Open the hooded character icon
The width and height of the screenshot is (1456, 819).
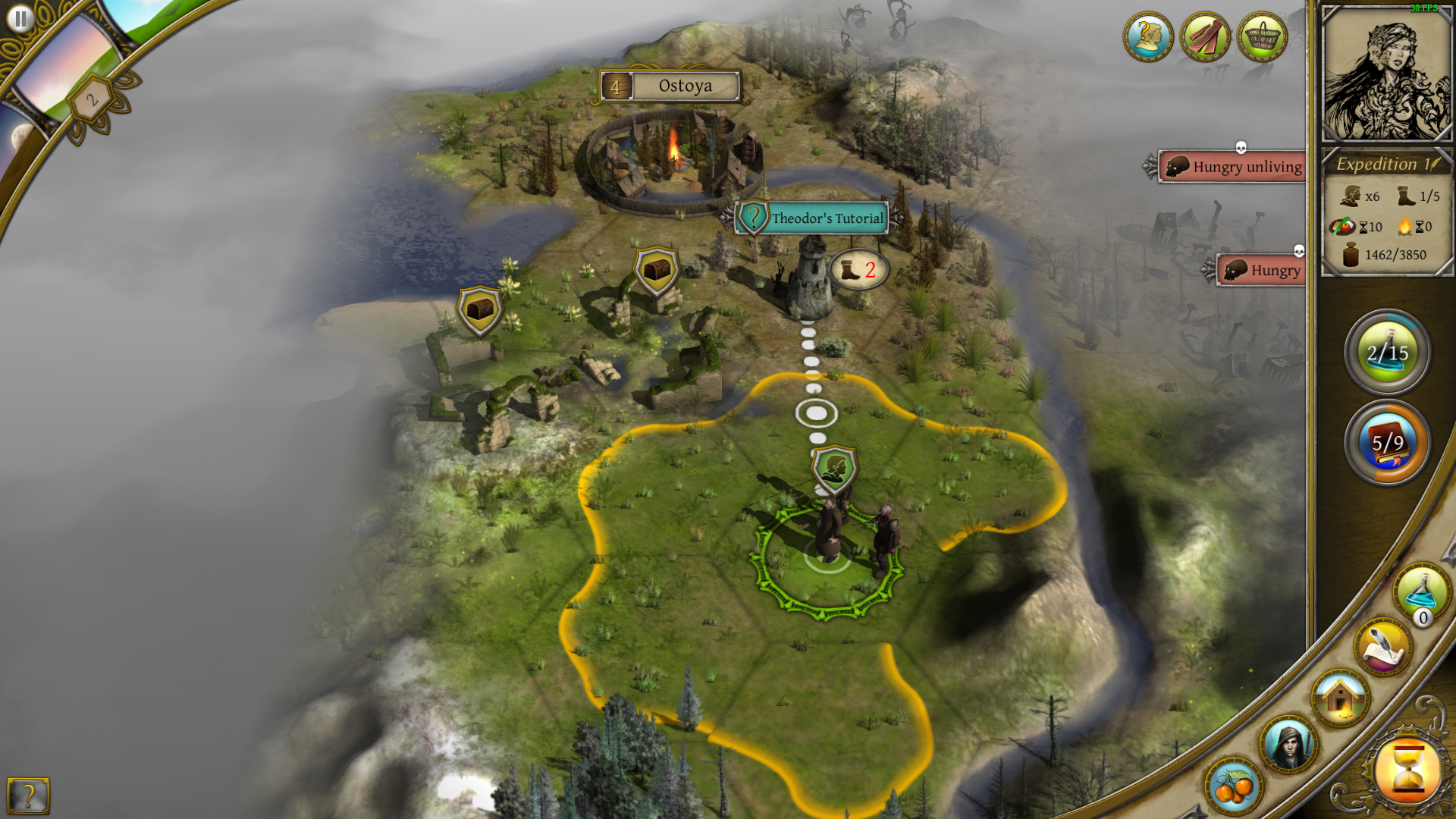coord(1288,743)
